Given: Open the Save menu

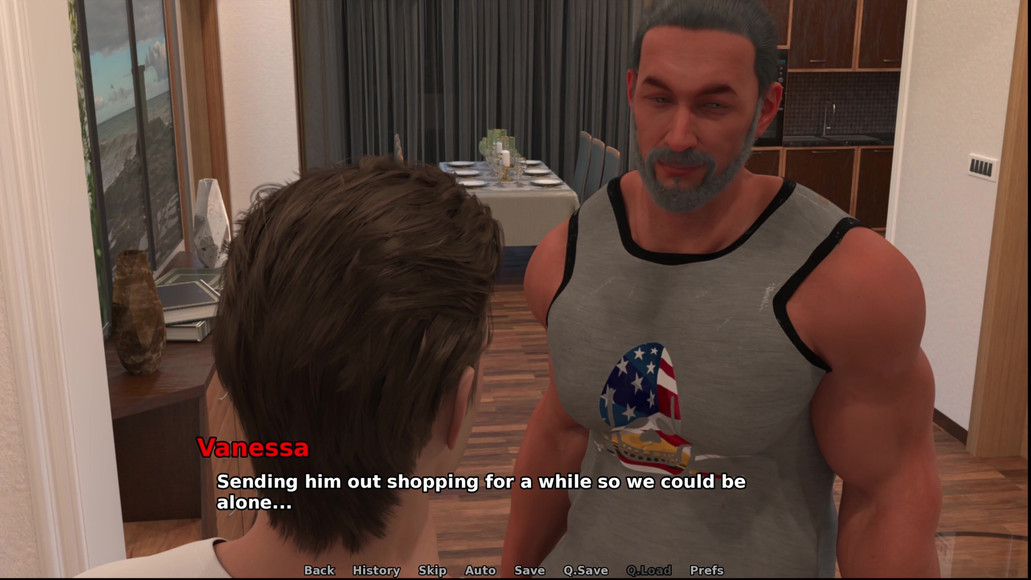Looking at the screenshot, I should coord(529,570).
